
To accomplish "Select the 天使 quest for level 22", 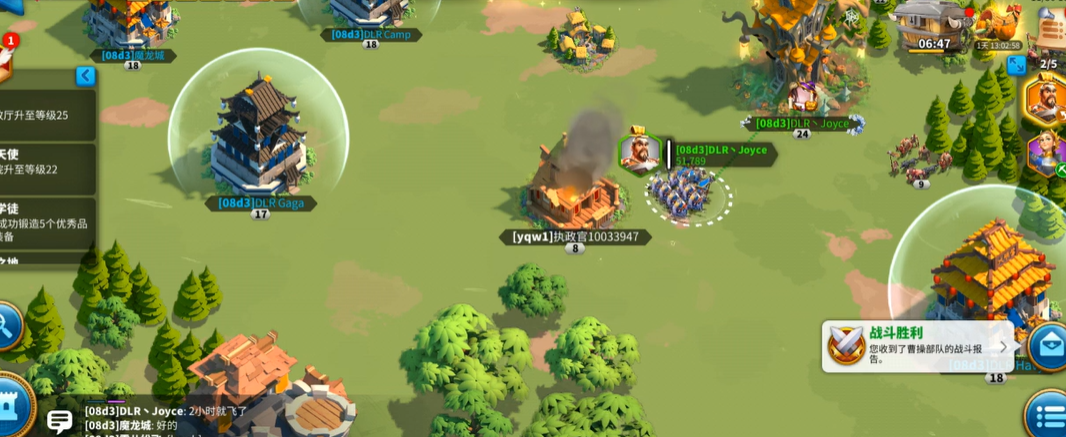I will click(x=45, y=168).
